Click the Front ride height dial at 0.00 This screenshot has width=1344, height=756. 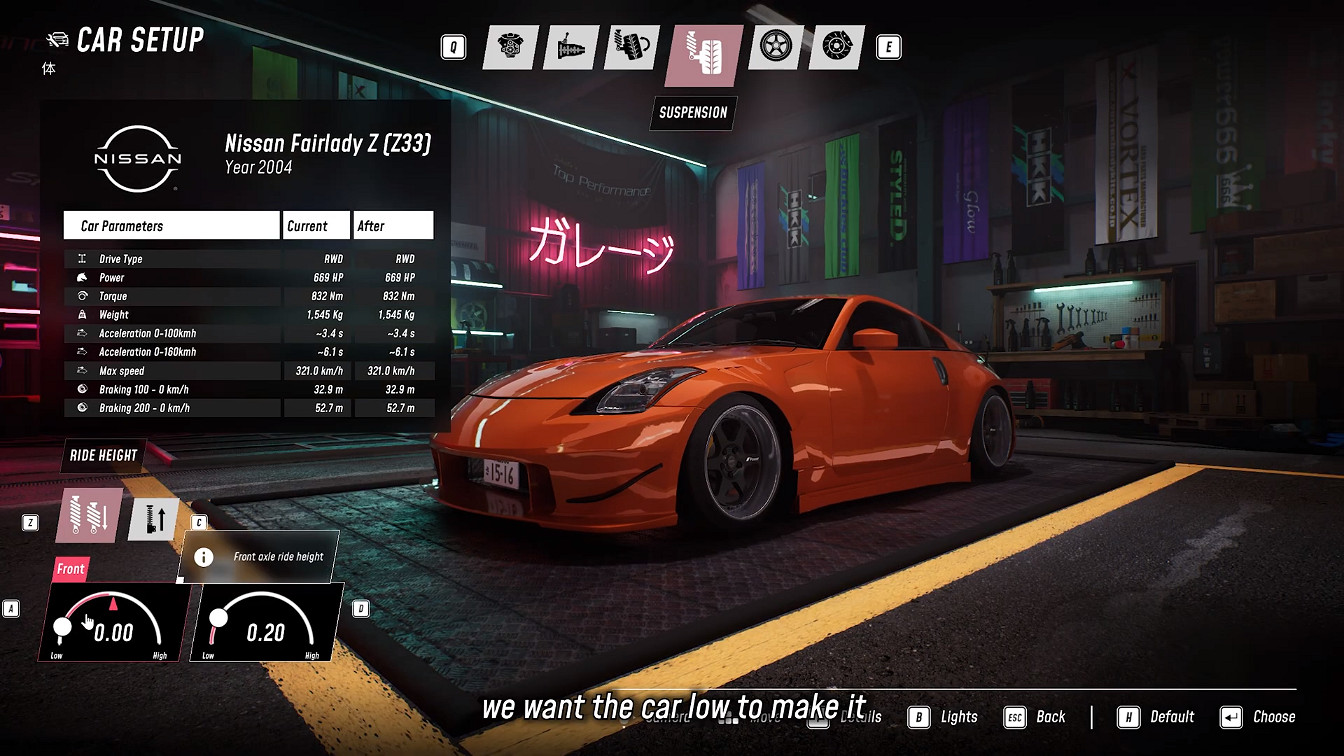(114, 623)
